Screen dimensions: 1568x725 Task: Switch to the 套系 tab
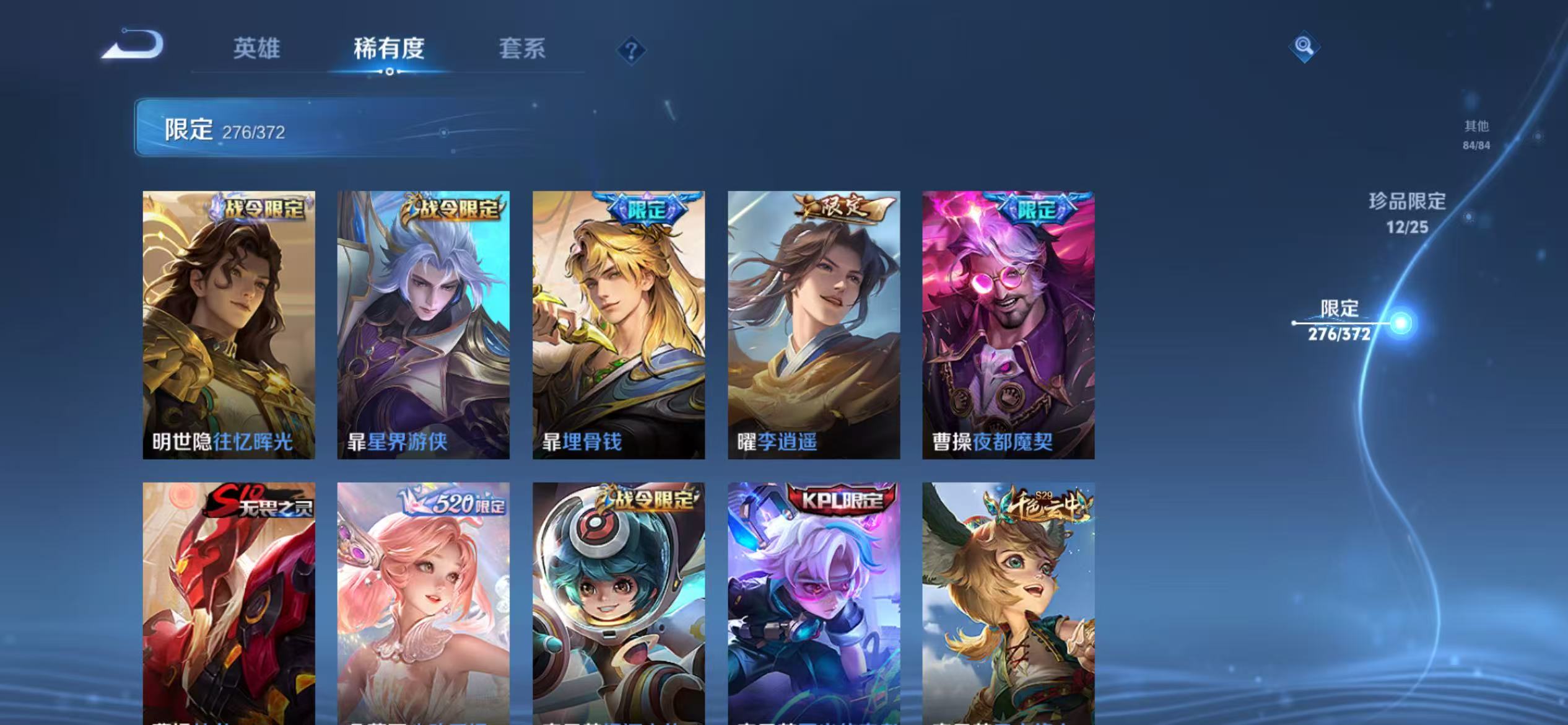(522, 50)
